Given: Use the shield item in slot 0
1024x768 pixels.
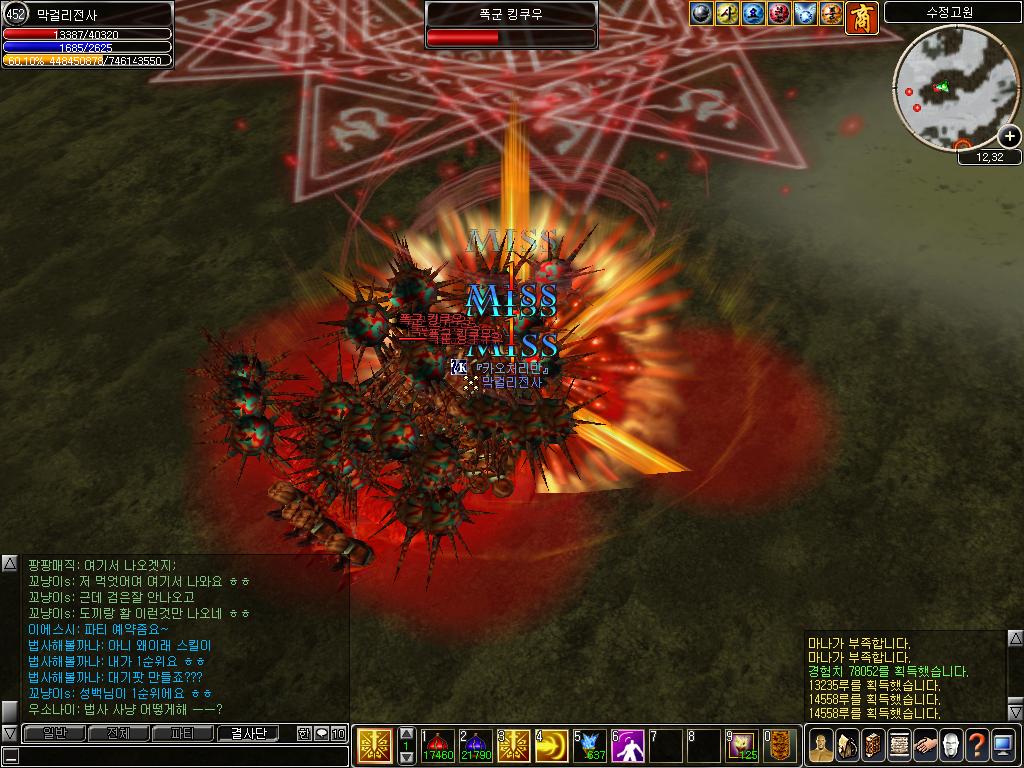Looking at the screenshot, I should (x=780, y=746).
